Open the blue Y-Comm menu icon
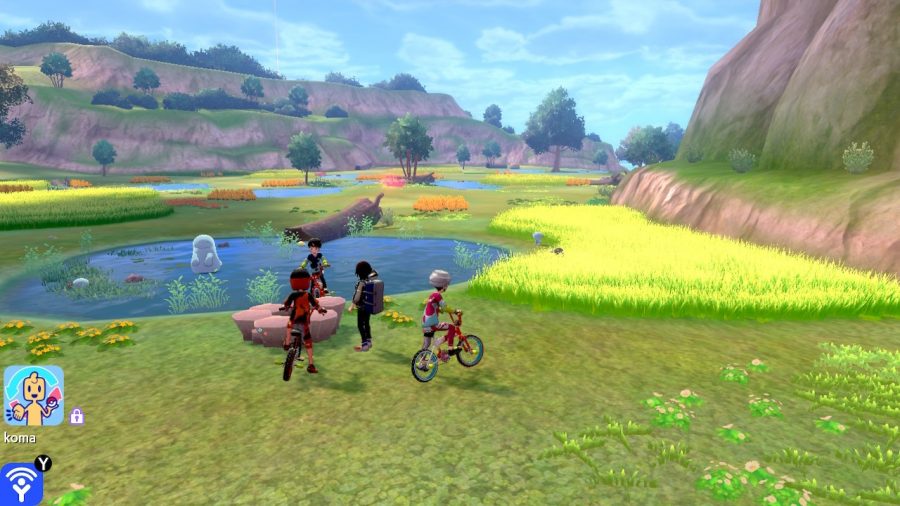The width and height of the screenshot is (900, 506). (20, 483)
